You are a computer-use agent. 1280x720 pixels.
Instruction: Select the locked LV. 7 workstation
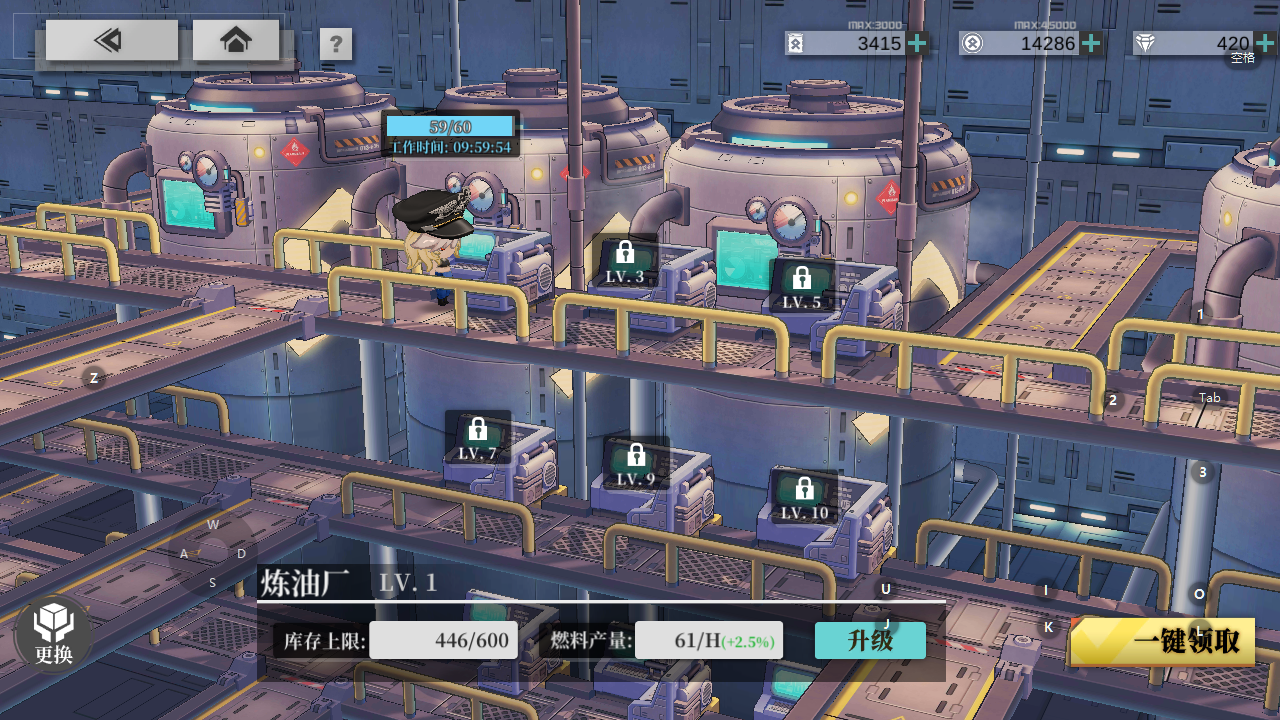[478, 438]
